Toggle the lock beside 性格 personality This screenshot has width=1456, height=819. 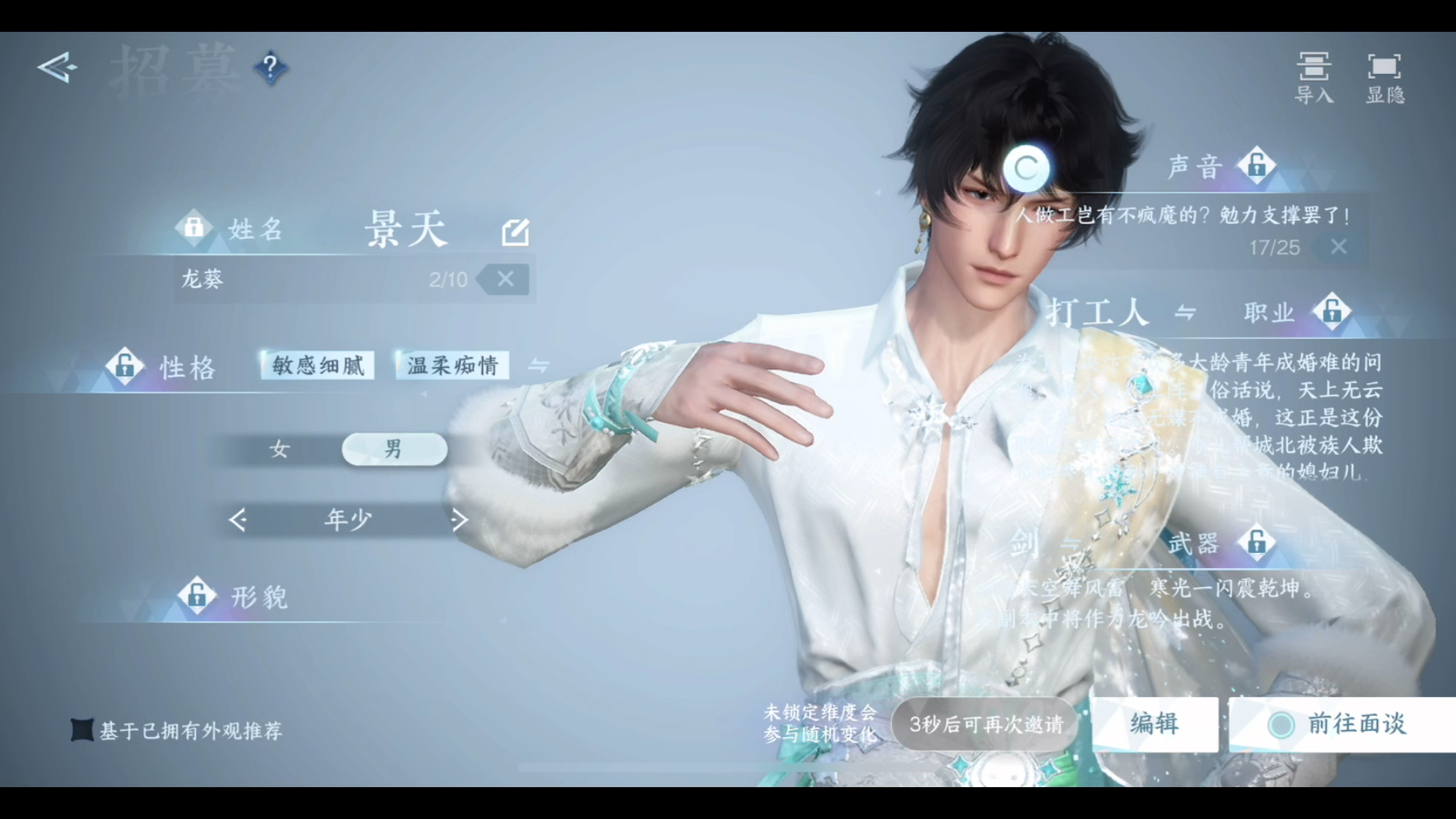(x=125, y=366)
